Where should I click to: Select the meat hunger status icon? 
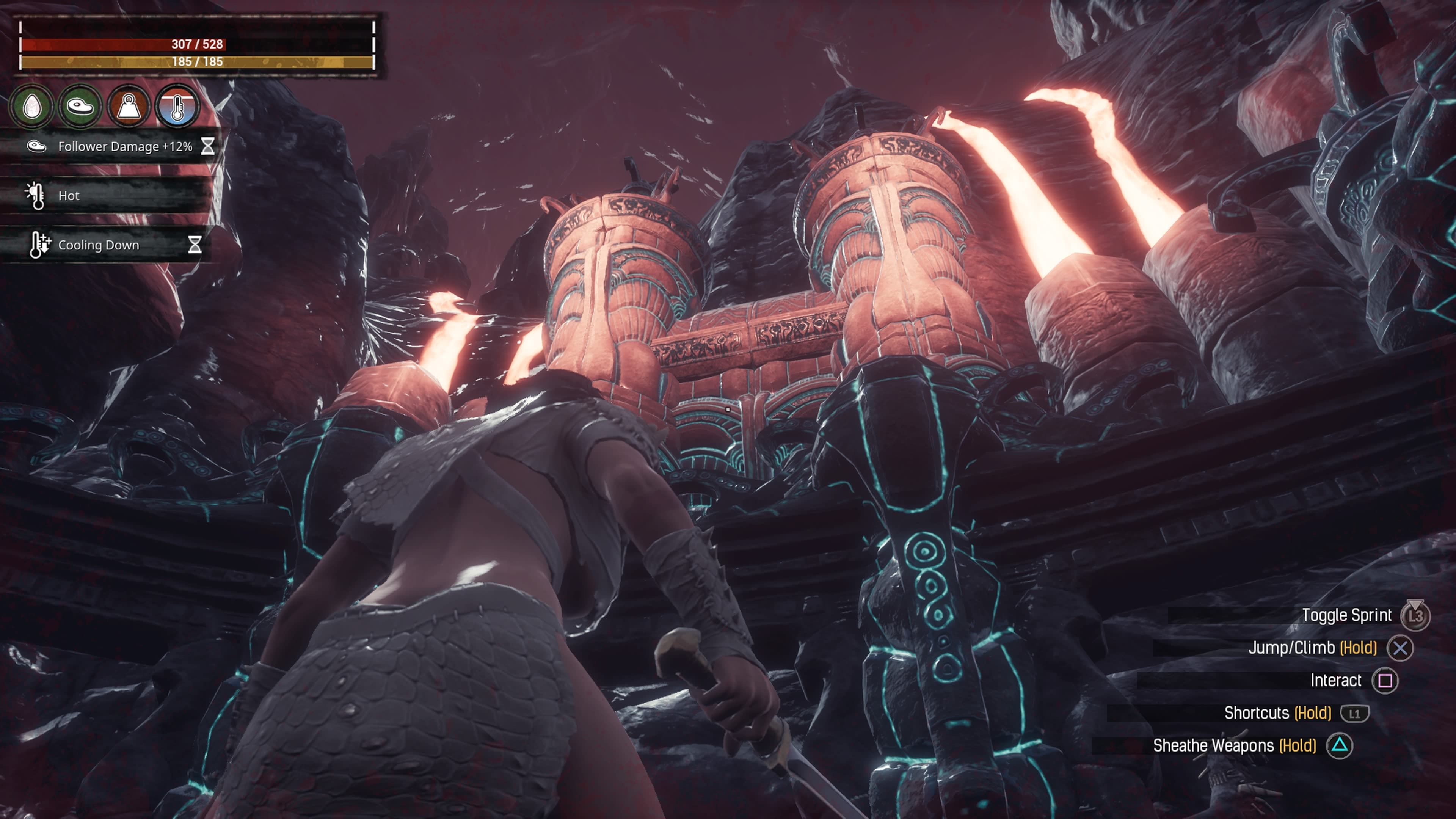(x=80, y=106)
